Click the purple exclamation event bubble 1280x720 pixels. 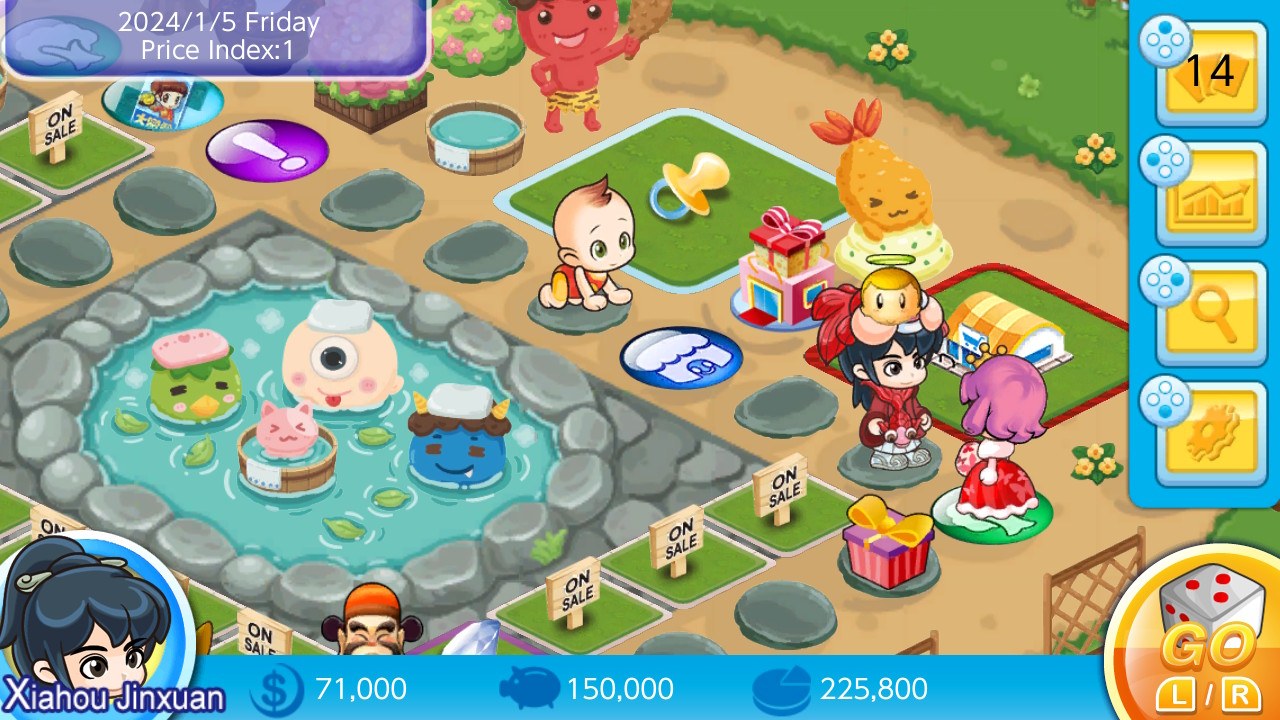[268, 150]
